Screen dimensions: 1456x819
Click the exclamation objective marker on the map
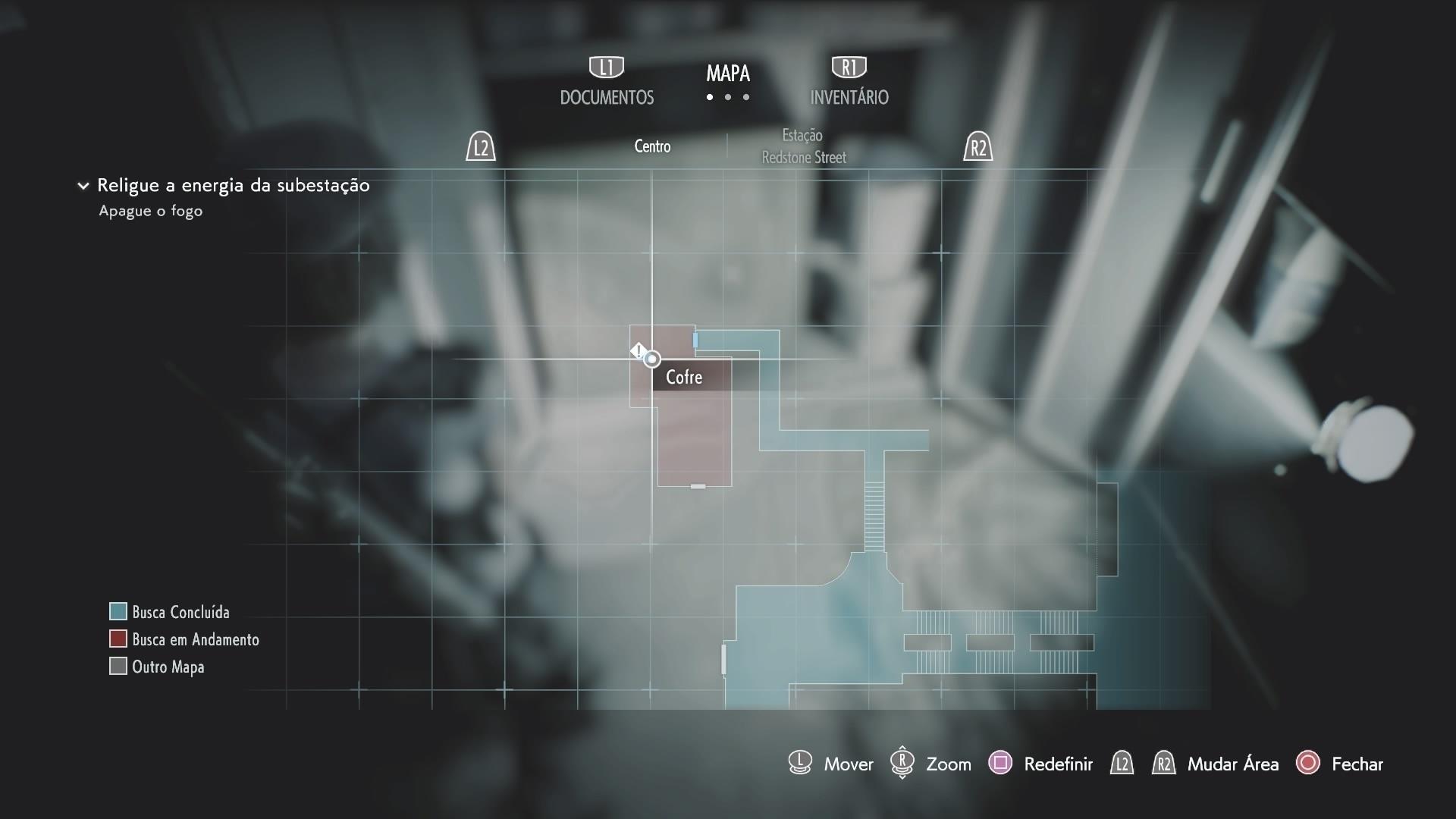pos(639,350)
